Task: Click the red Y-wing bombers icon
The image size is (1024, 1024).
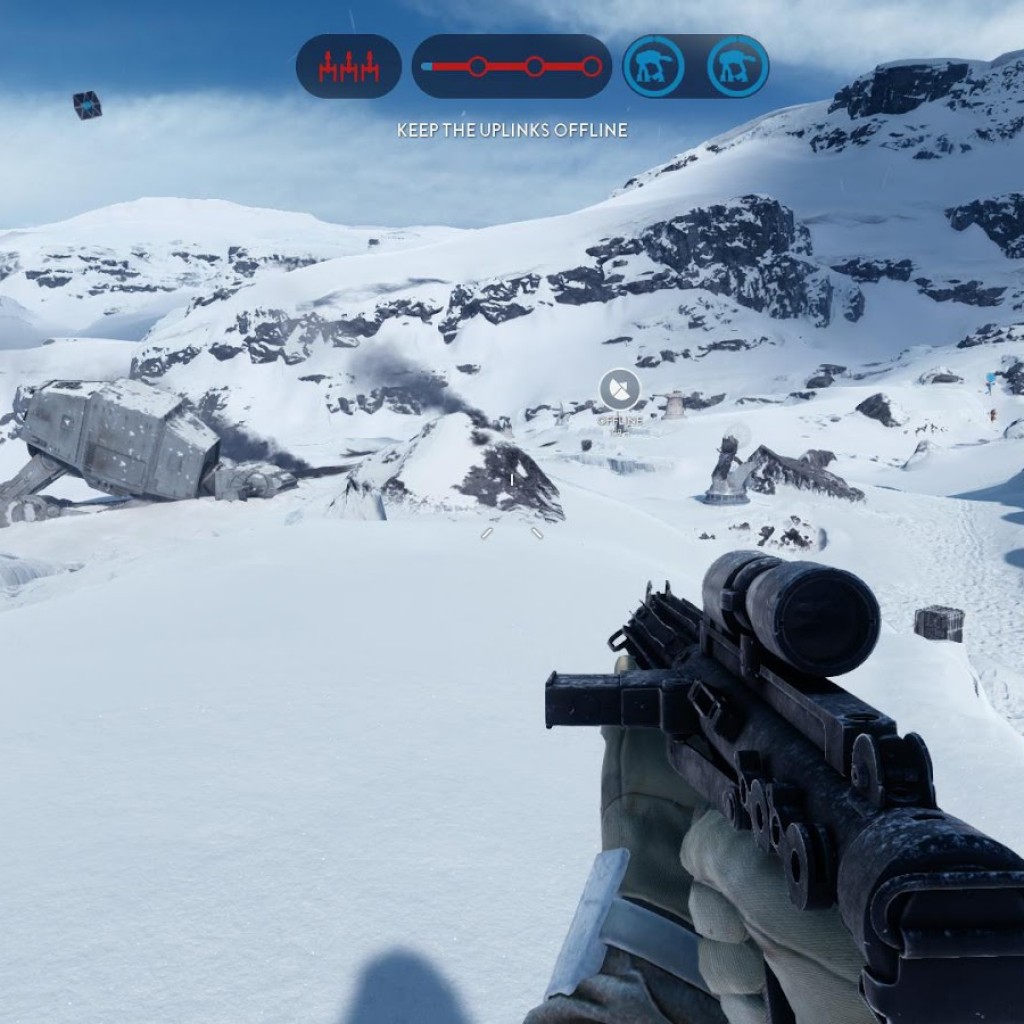Action: pos(348,67)
